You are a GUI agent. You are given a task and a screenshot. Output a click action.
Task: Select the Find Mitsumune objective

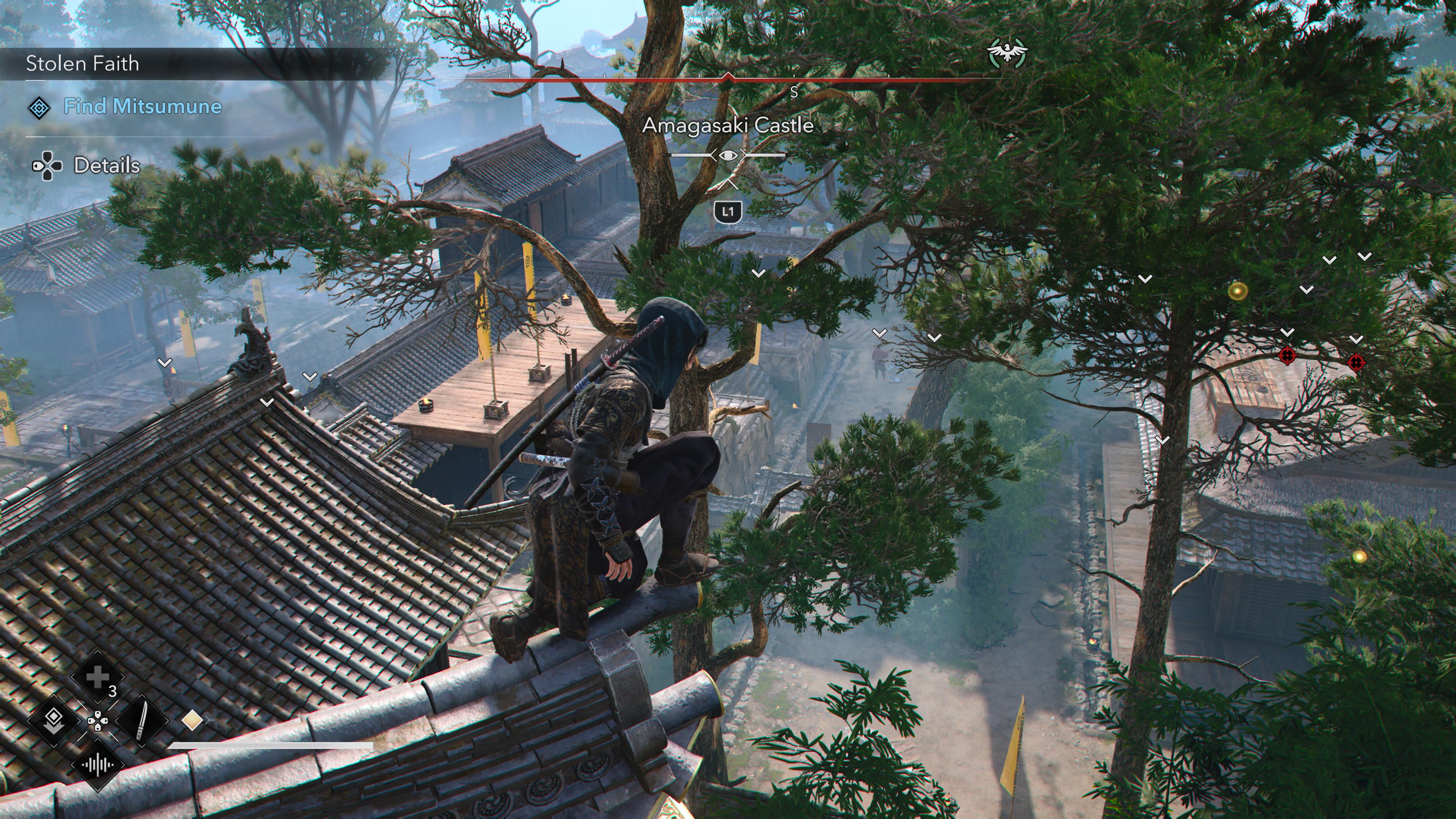[142, 106]
